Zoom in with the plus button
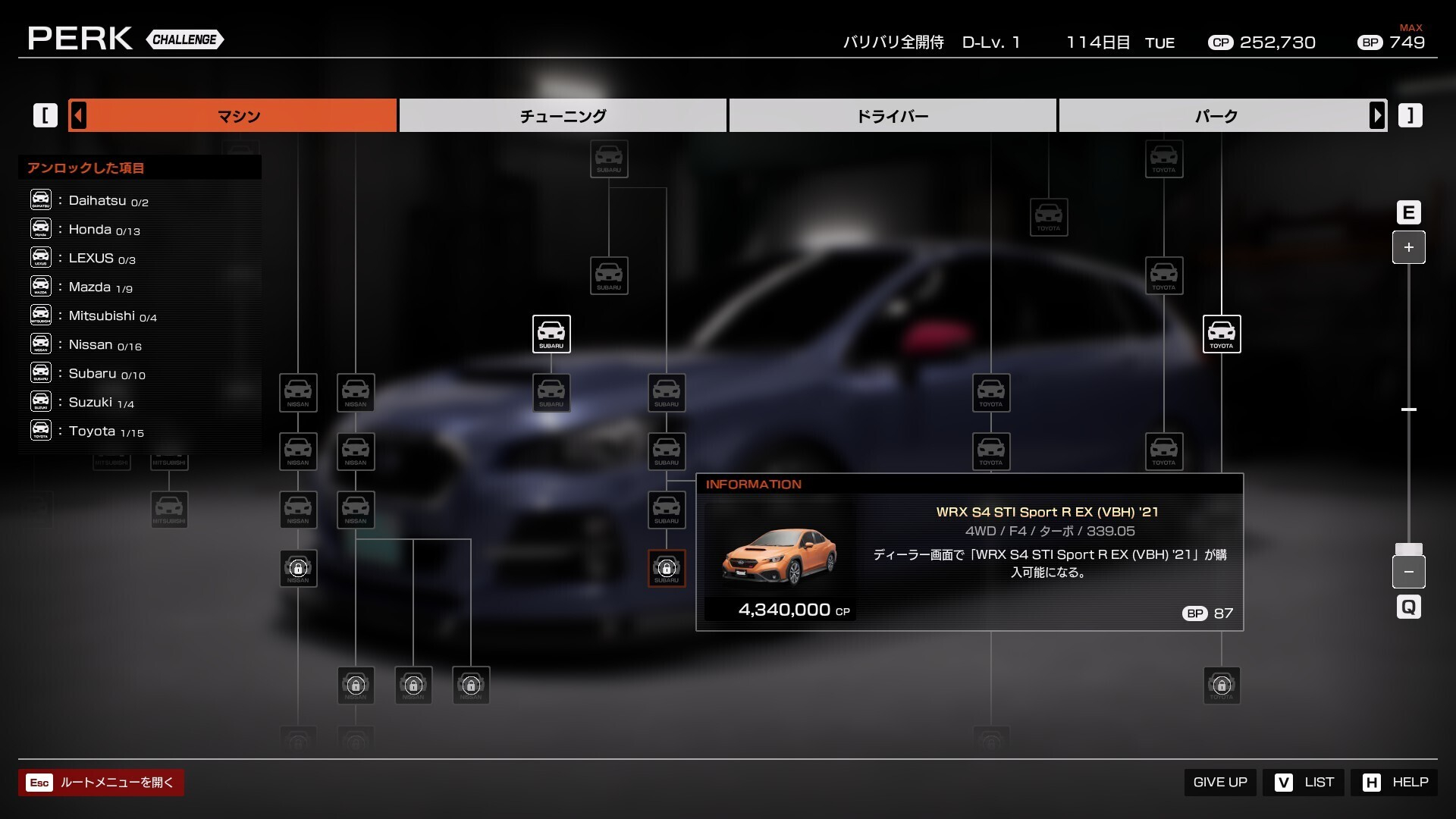The image size is (1456, 819). [1408, 247]
